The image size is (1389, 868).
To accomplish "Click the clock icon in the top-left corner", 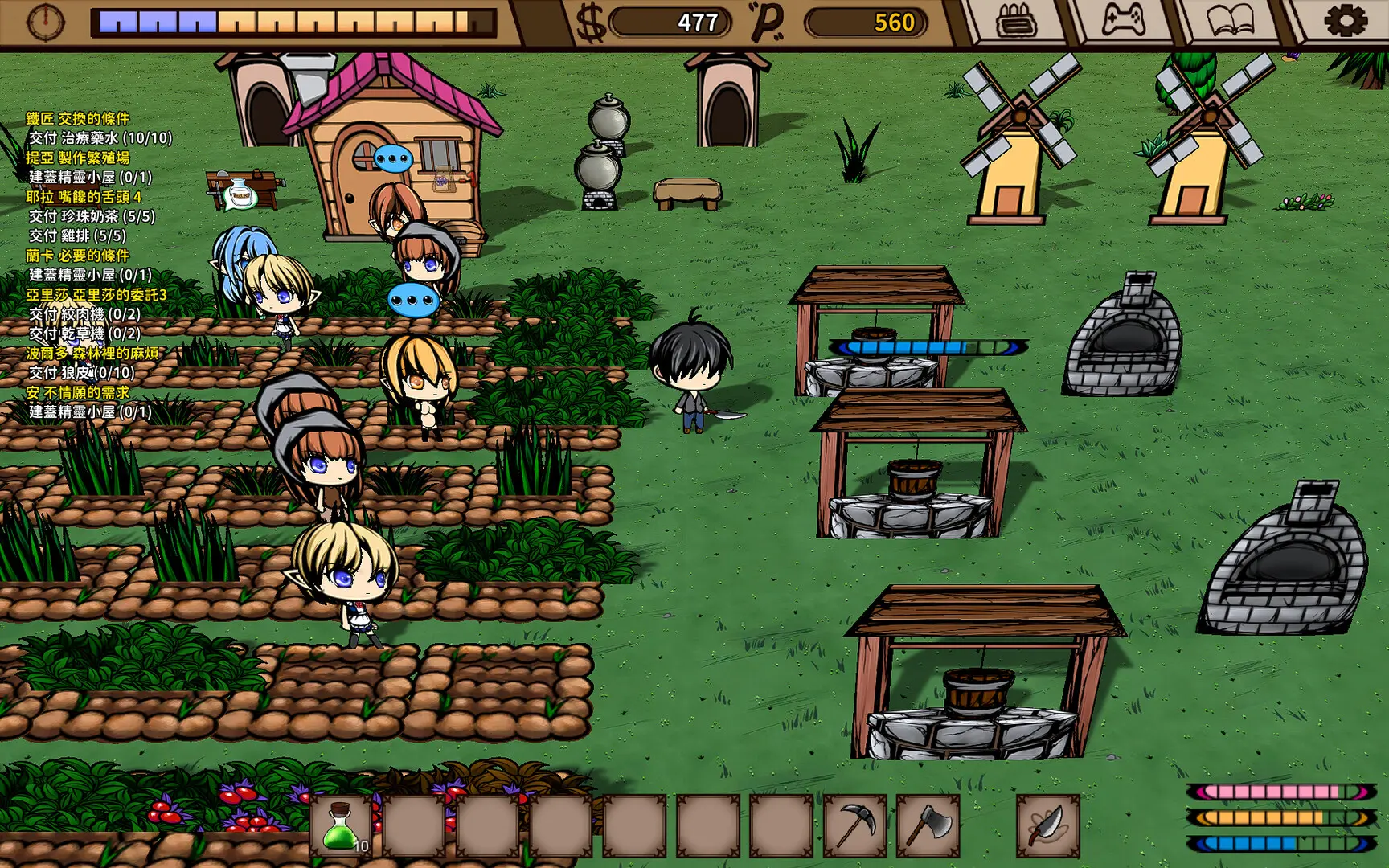I will pos(44,22).
